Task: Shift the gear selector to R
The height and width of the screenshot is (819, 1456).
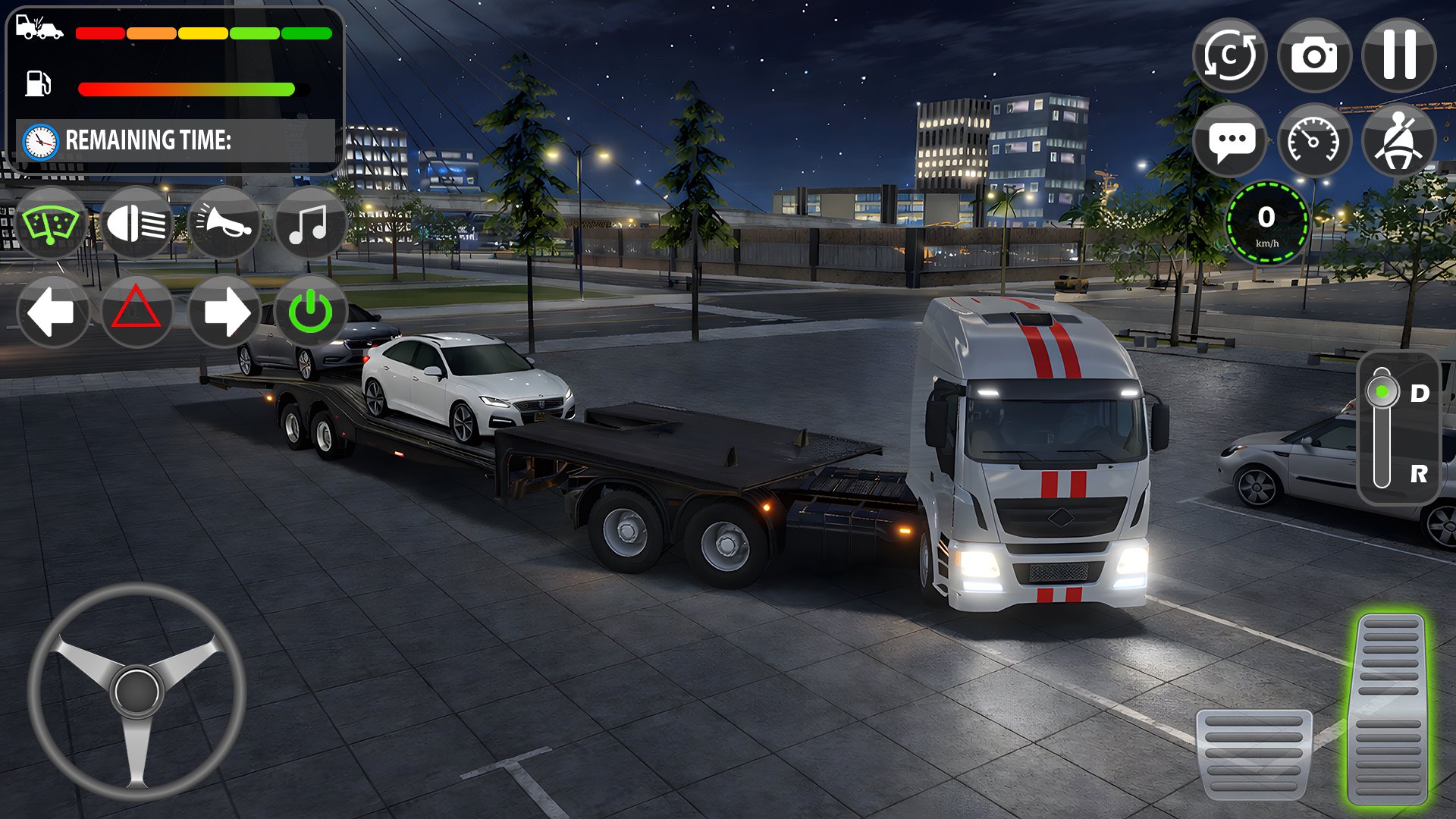Action: click(1418, 474)
